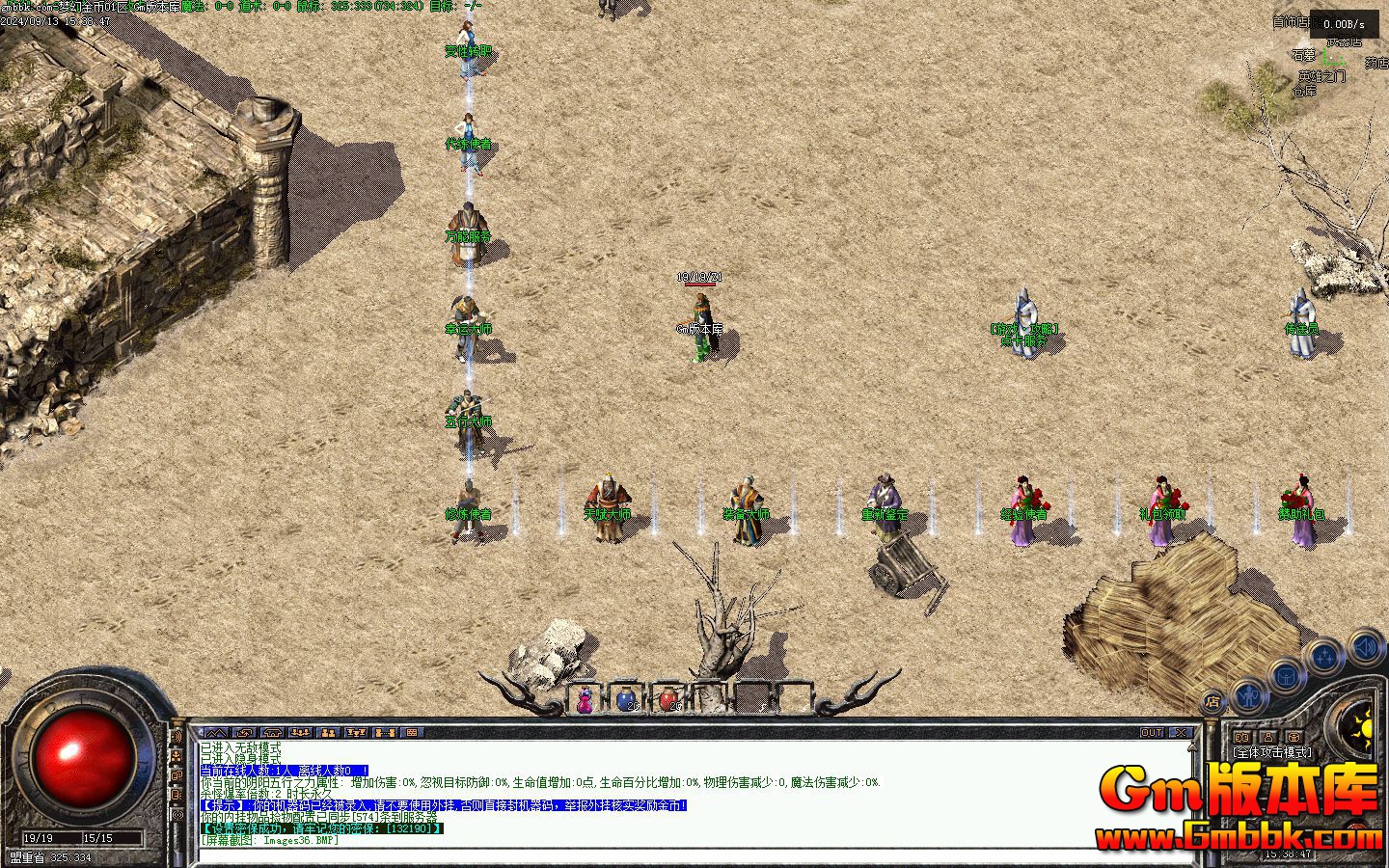
Task: Click the telephone-shaped chat toolbar button
Action: pyautogui.click(x=272, y=733)
